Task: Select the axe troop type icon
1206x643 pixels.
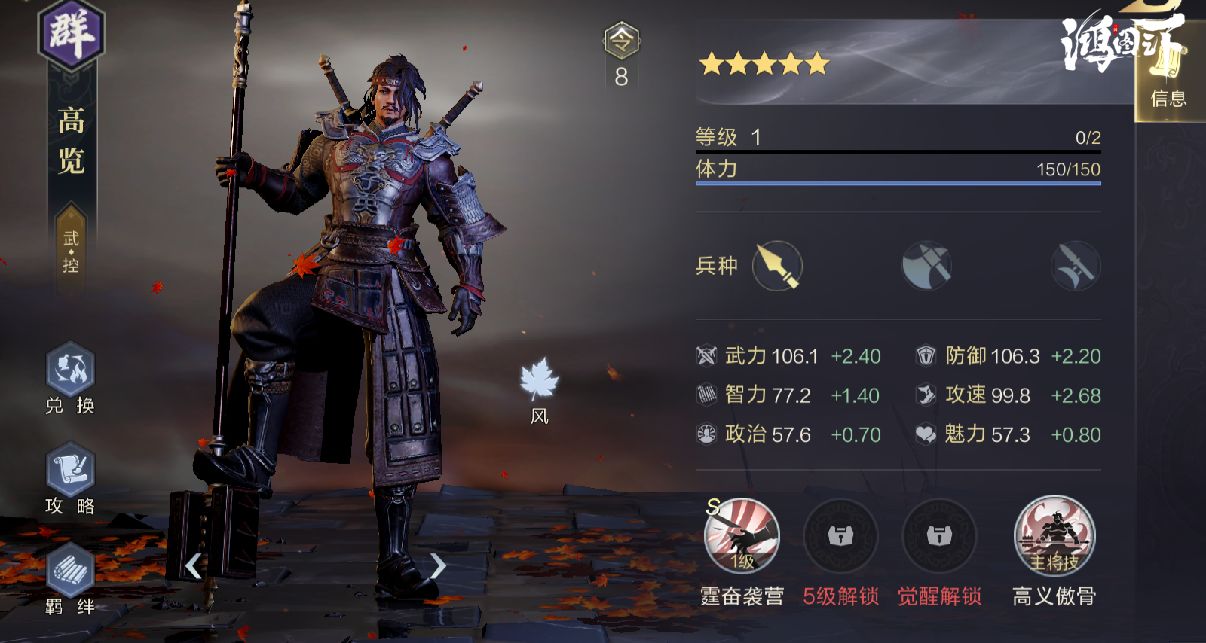Action: coord(925,266)
